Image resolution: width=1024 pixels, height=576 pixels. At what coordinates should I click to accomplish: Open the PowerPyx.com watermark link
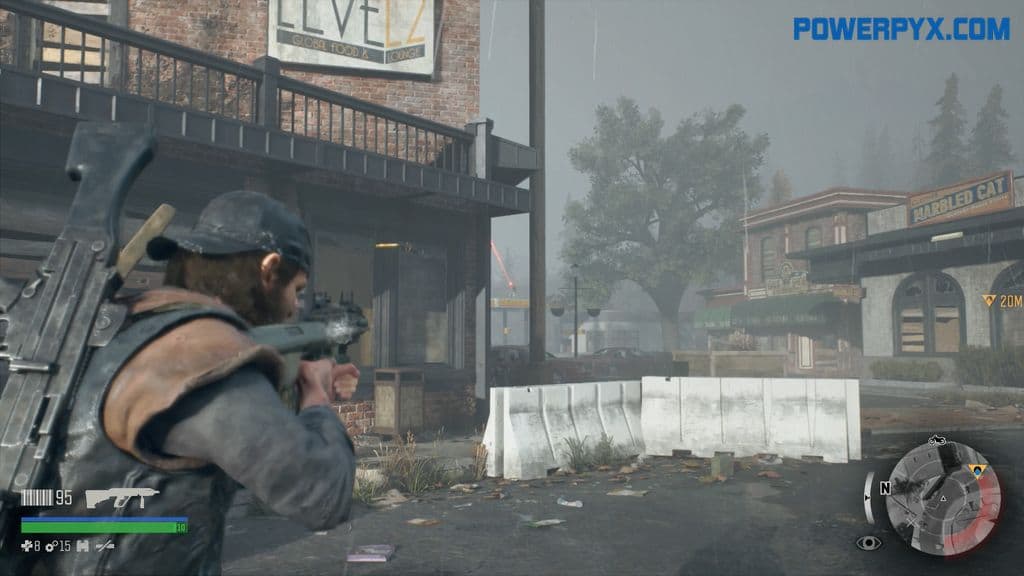pyautogui.click(x=901, y=29)
